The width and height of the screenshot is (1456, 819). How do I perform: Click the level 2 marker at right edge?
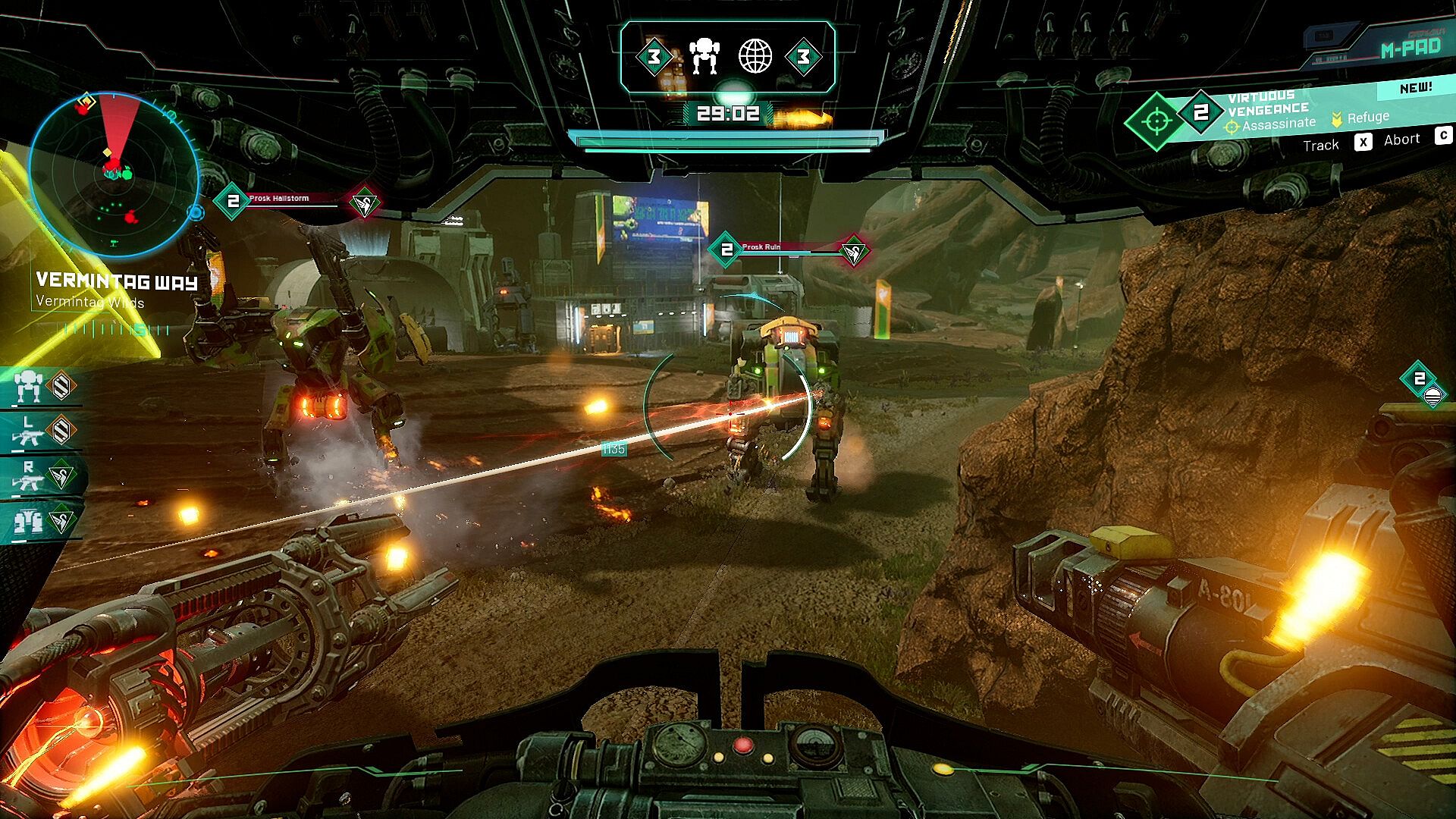pos(1420,381)
